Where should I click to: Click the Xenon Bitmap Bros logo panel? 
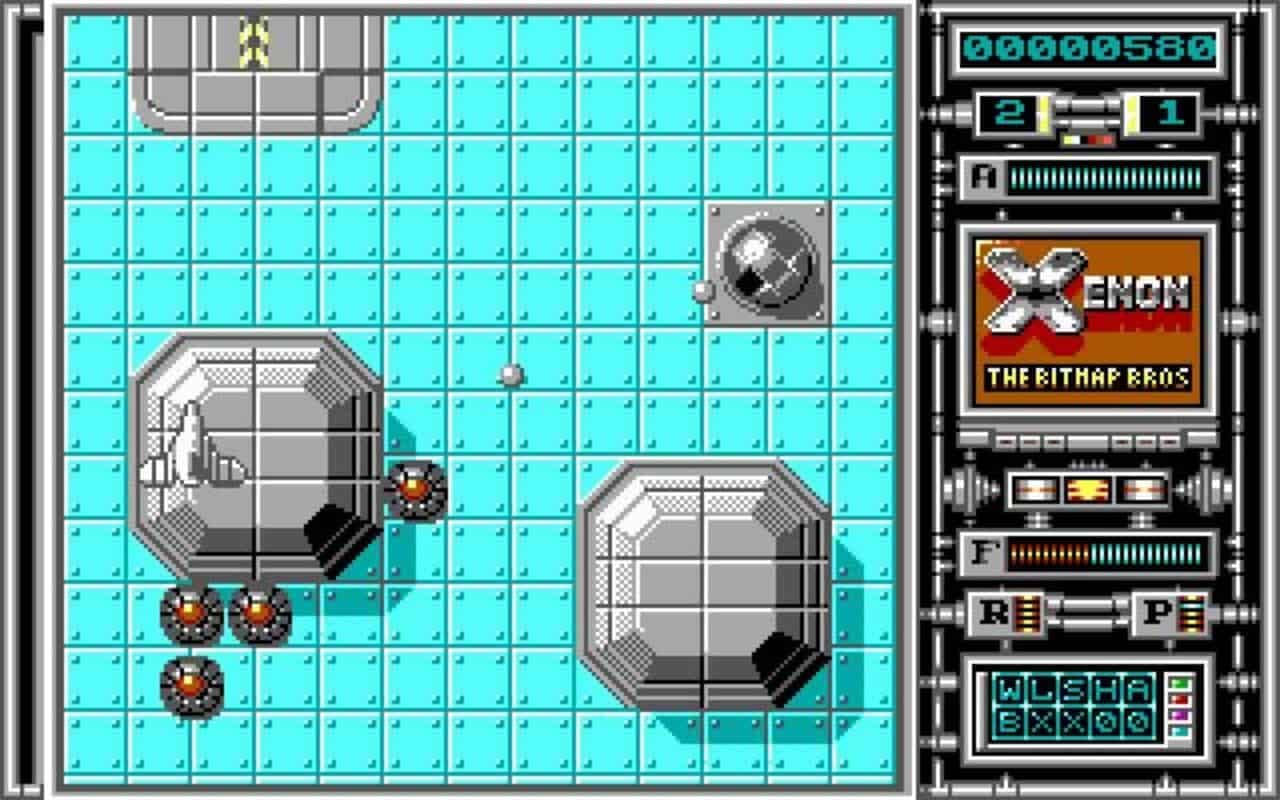pyautogui.click(x=1085, y=320)
